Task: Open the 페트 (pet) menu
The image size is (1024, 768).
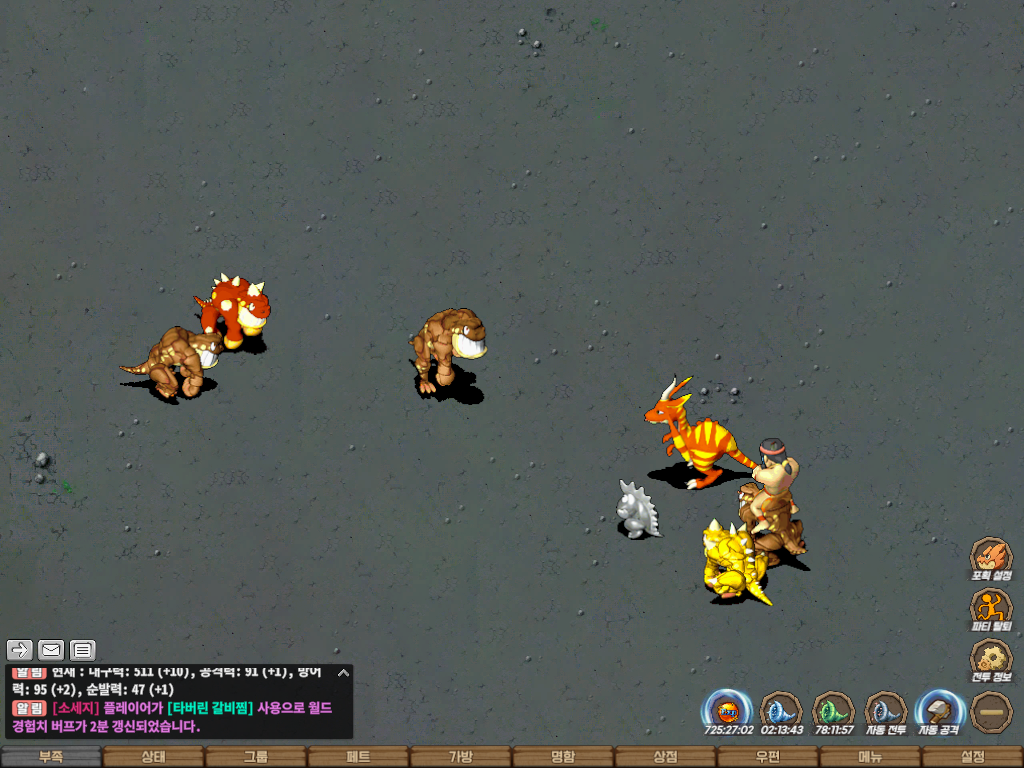Action: pos(358,757)
